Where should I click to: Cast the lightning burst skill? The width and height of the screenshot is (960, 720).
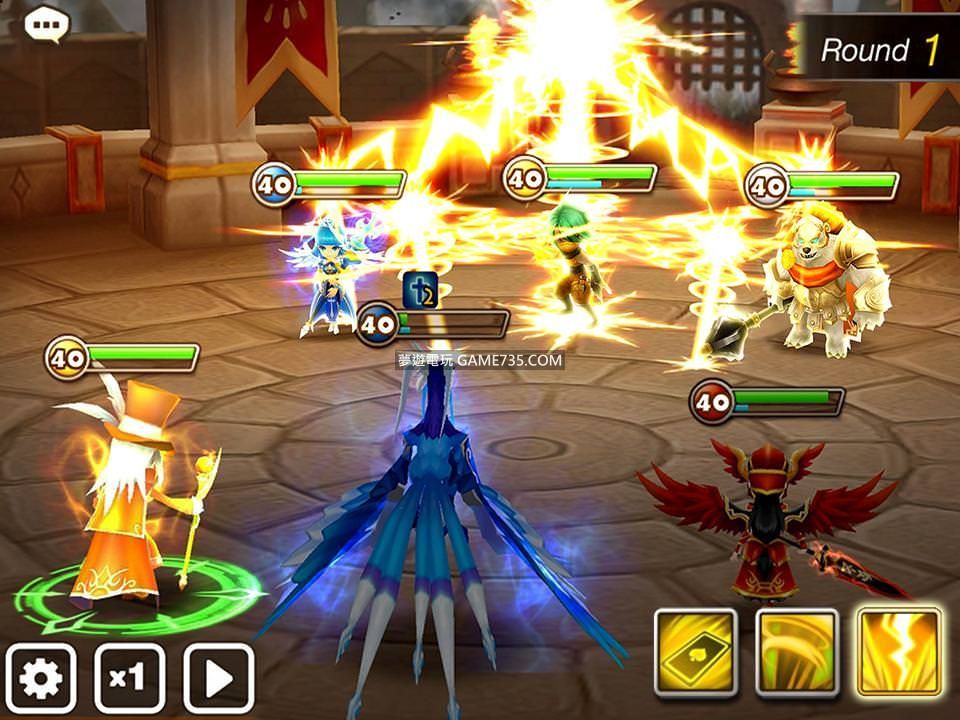click(899, 652)
